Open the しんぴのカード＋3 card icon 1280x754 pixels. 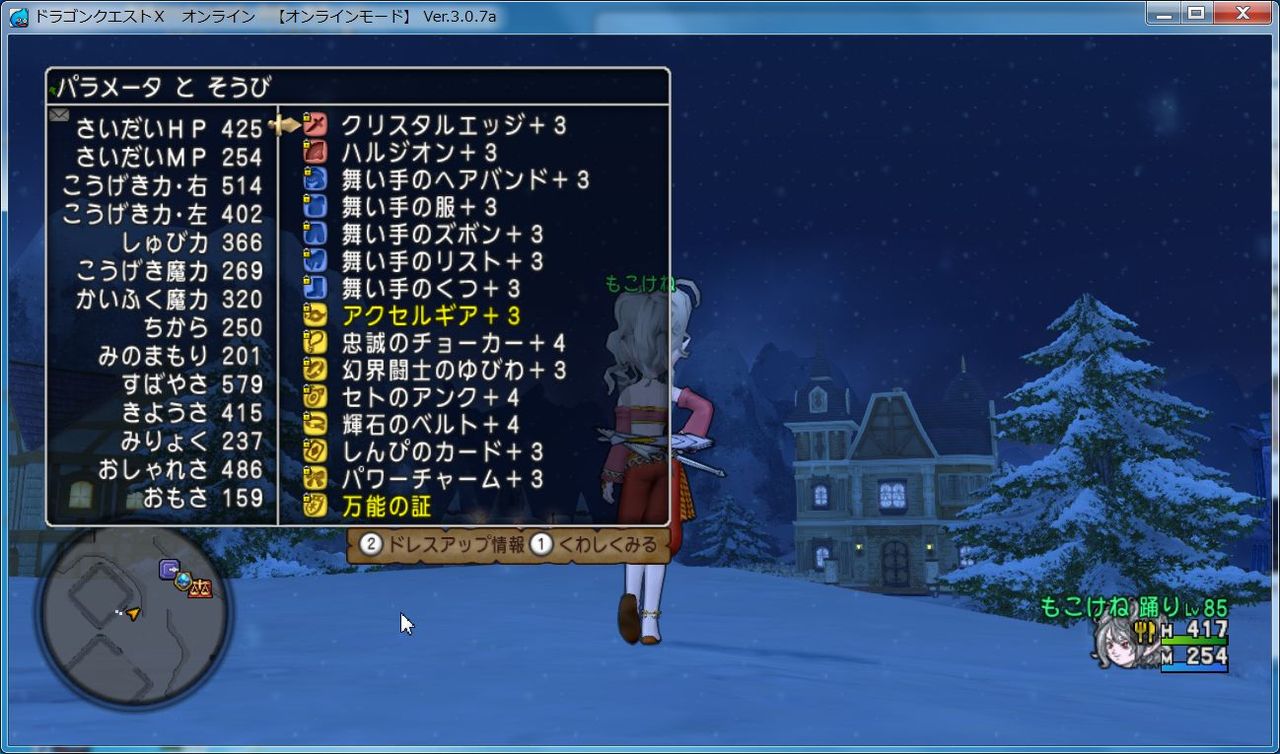(313, 448)
